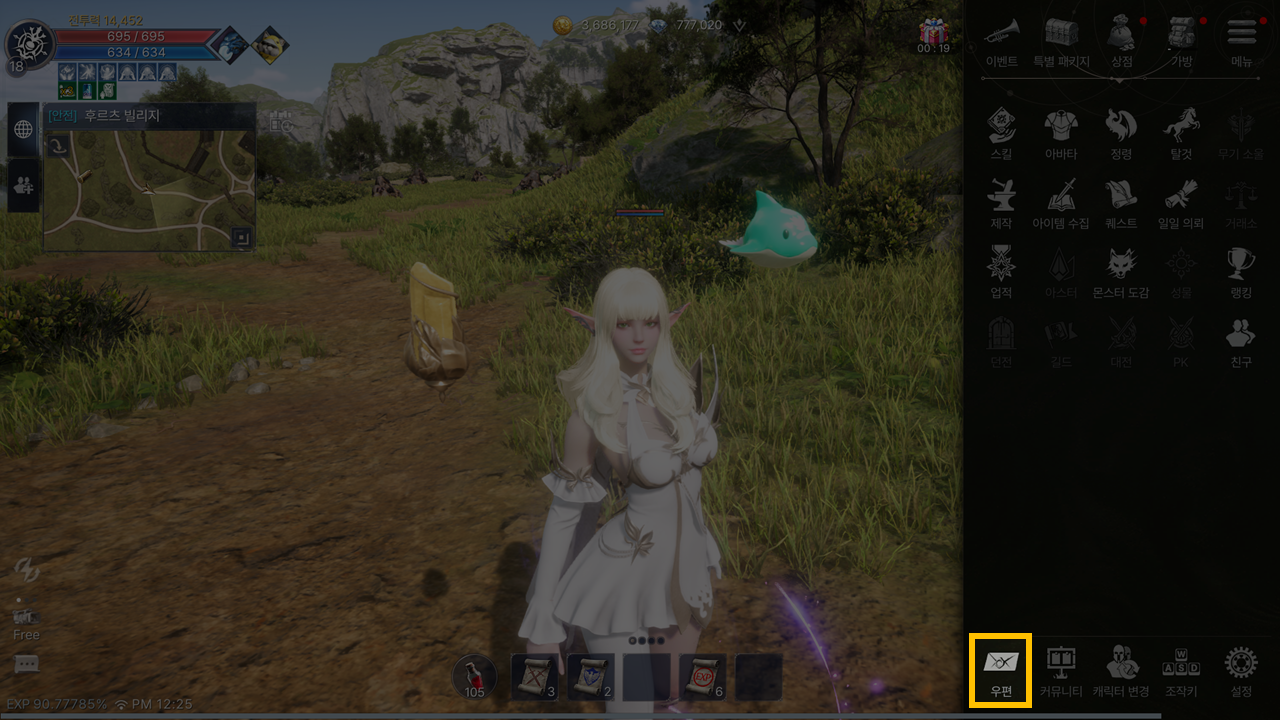Viewport: 1280px width, 720px height.
Task: Open the 탈것 mount menu
Action: (x=1181, y=132)
